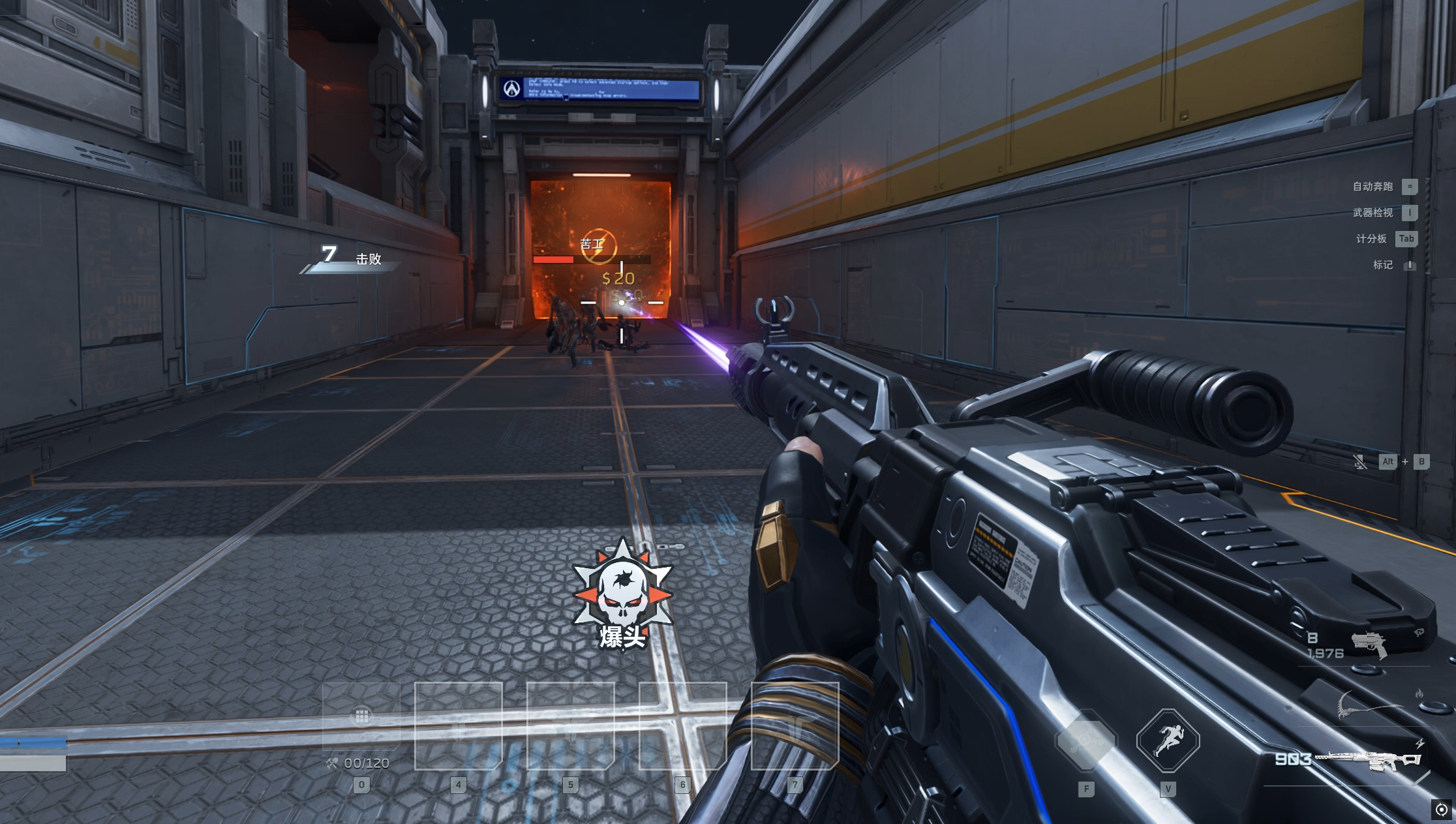Image resolution: width=1456 pixels, height=824 pixels.
Task: Activate the sprinting runner ability
Action: (x=1168, y=740)
